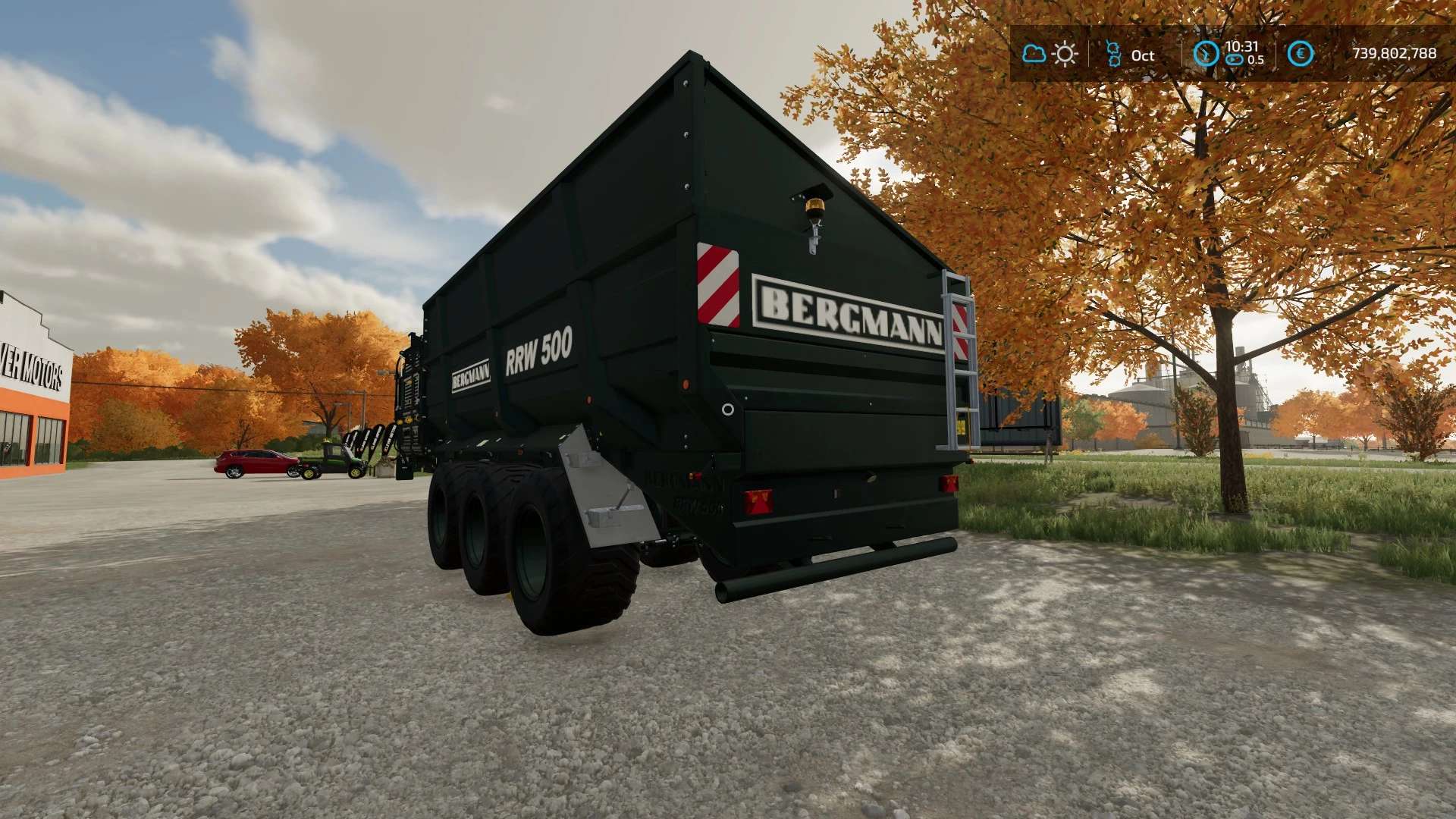Click the cloud weather forecast icon
The image size is (1456, 819).
pos(1034,54)
